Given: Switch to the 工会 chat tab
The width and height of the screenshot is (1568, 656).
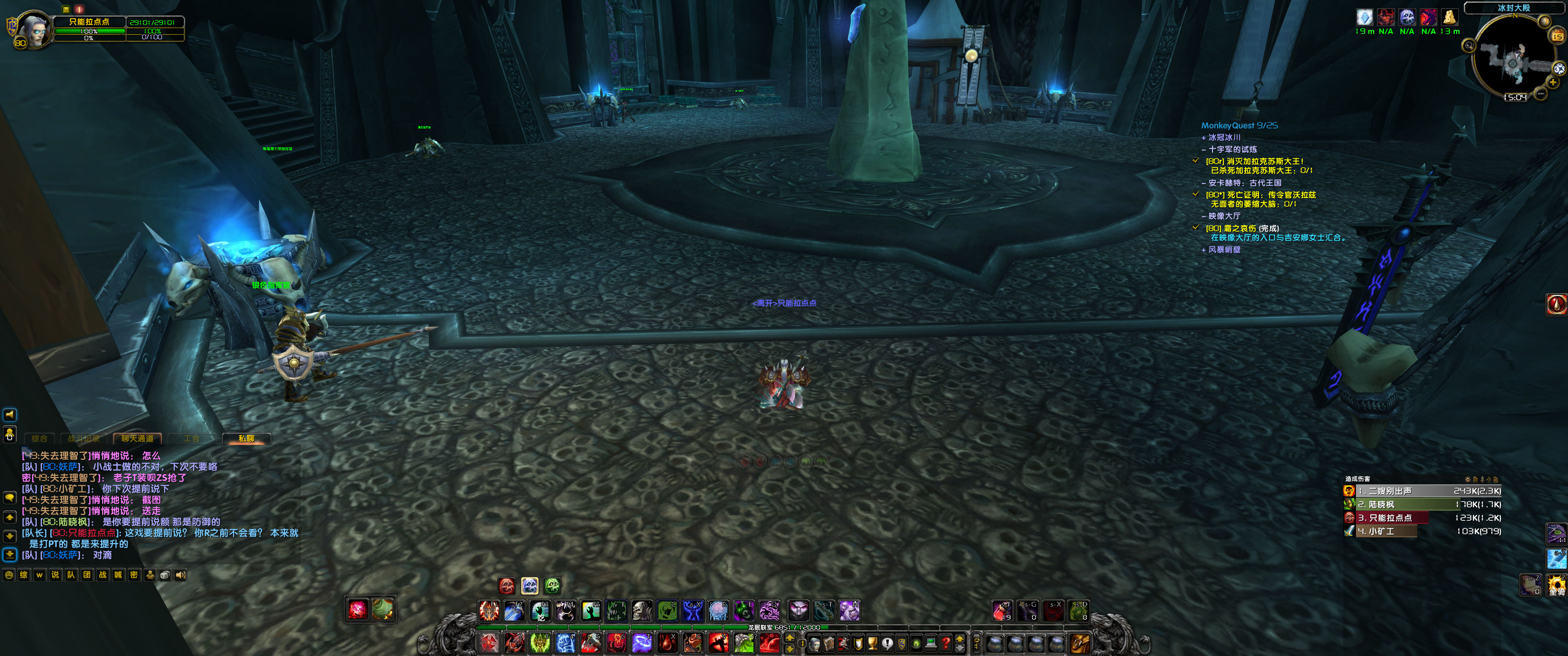Looking at the screenshot, I should [192, 438].
